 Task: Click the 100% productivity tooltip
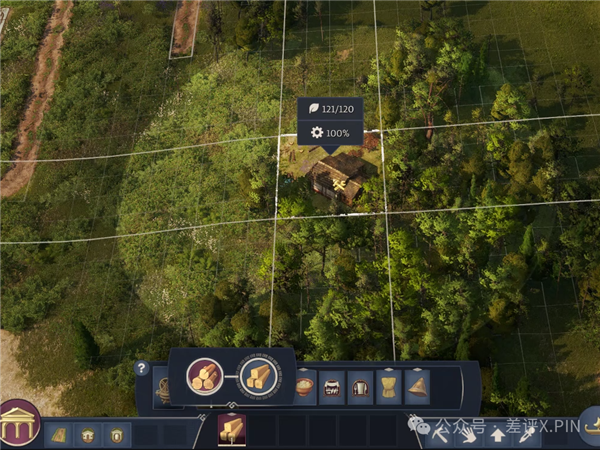(331, 133)
